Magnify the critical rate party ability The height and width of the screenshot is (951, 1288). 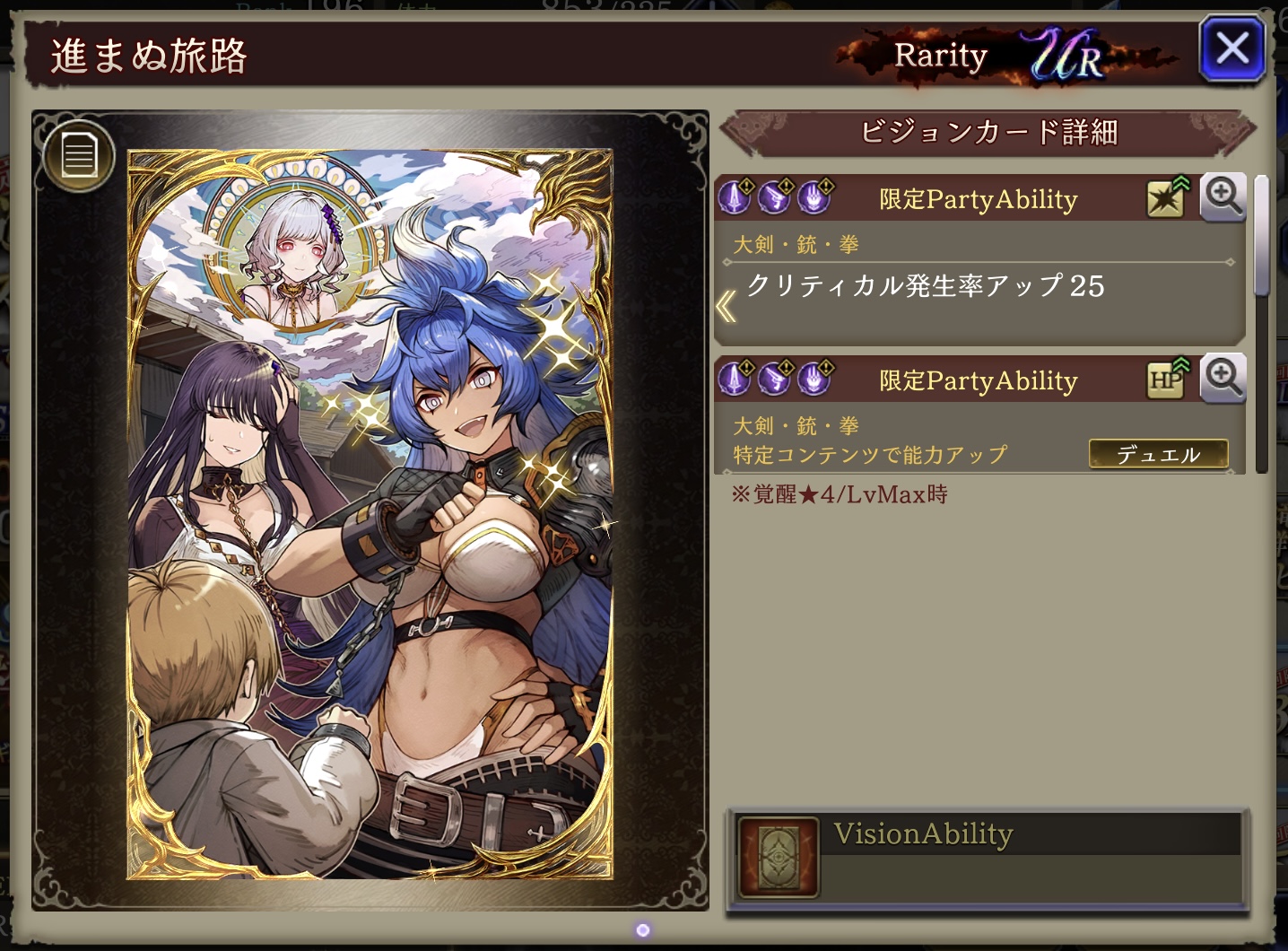pyautogui.click(x=1223, y=197)
